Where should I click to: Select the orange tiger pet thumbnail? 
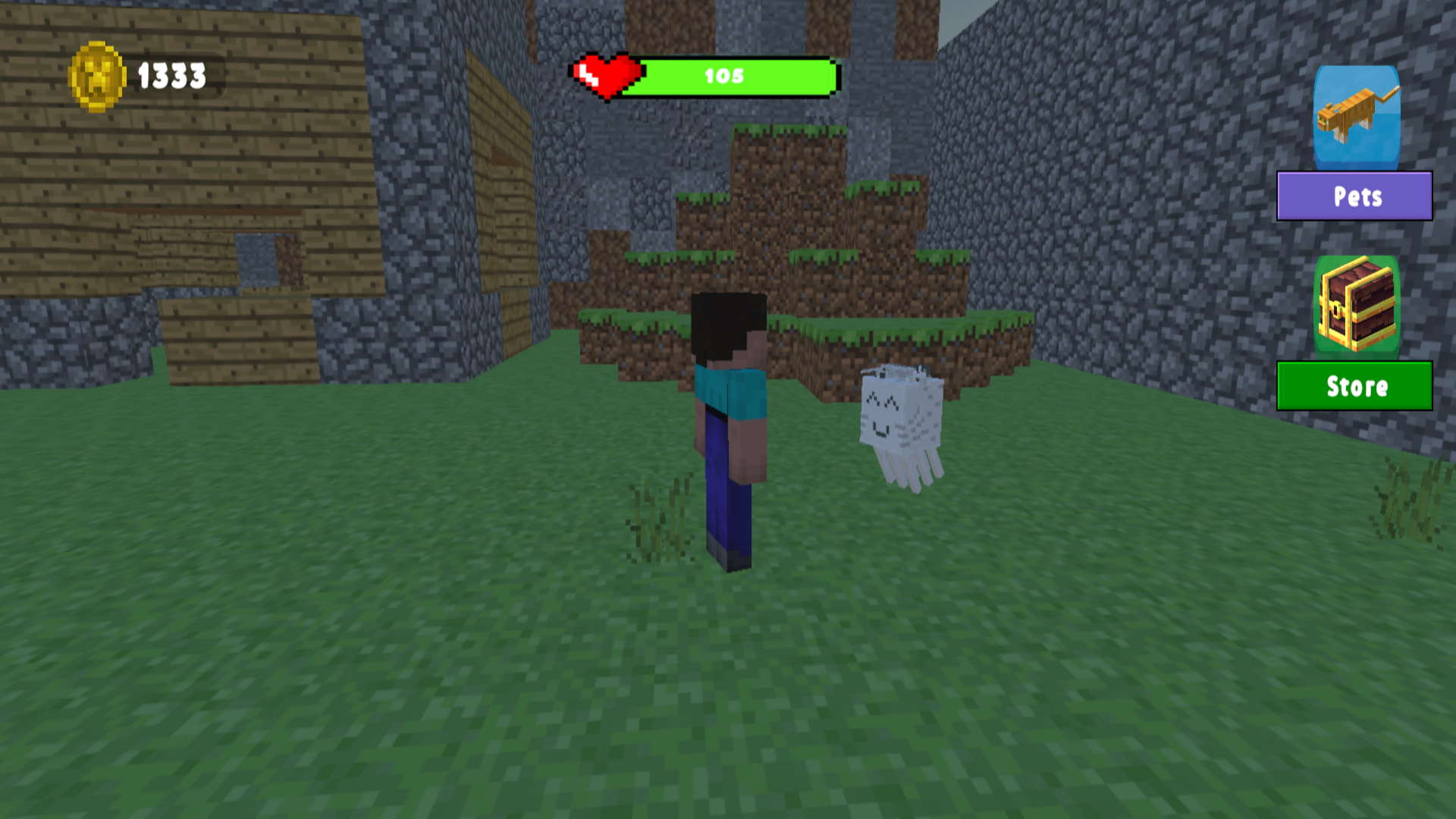pyautogui.click(x=1354, y=121)
